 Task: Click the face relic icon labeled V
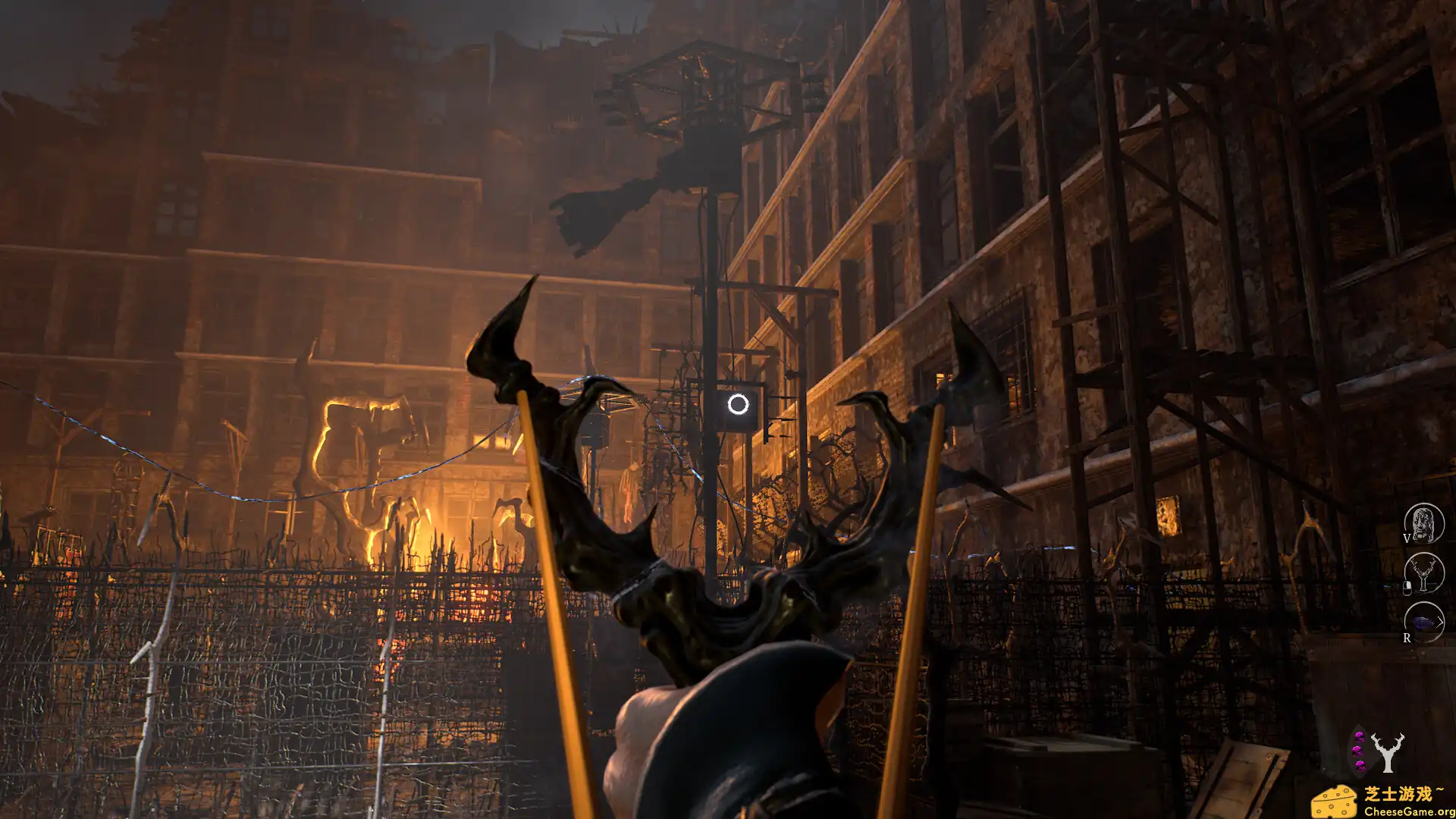pyautogui.click(x=1423, y=523)
